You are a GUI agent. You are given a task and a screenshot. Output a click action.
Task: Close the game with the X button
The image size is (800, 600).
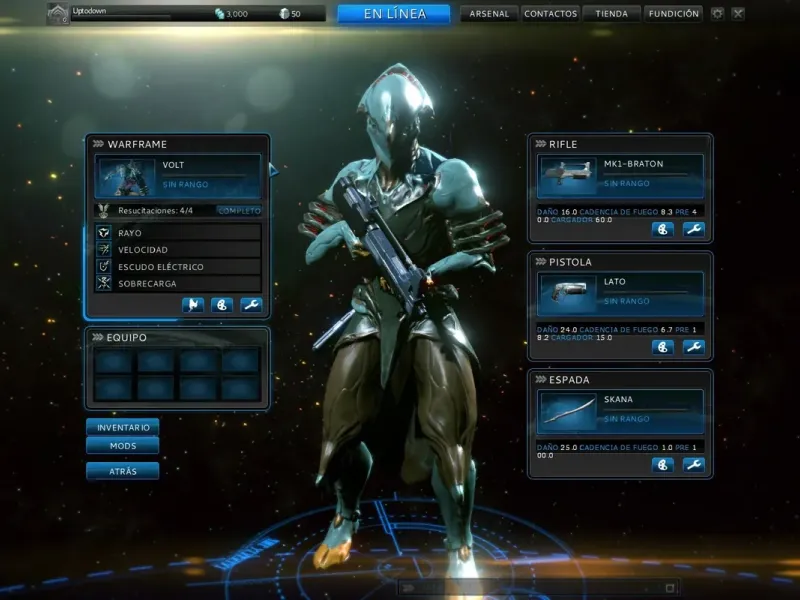click(x=738, y=14)
